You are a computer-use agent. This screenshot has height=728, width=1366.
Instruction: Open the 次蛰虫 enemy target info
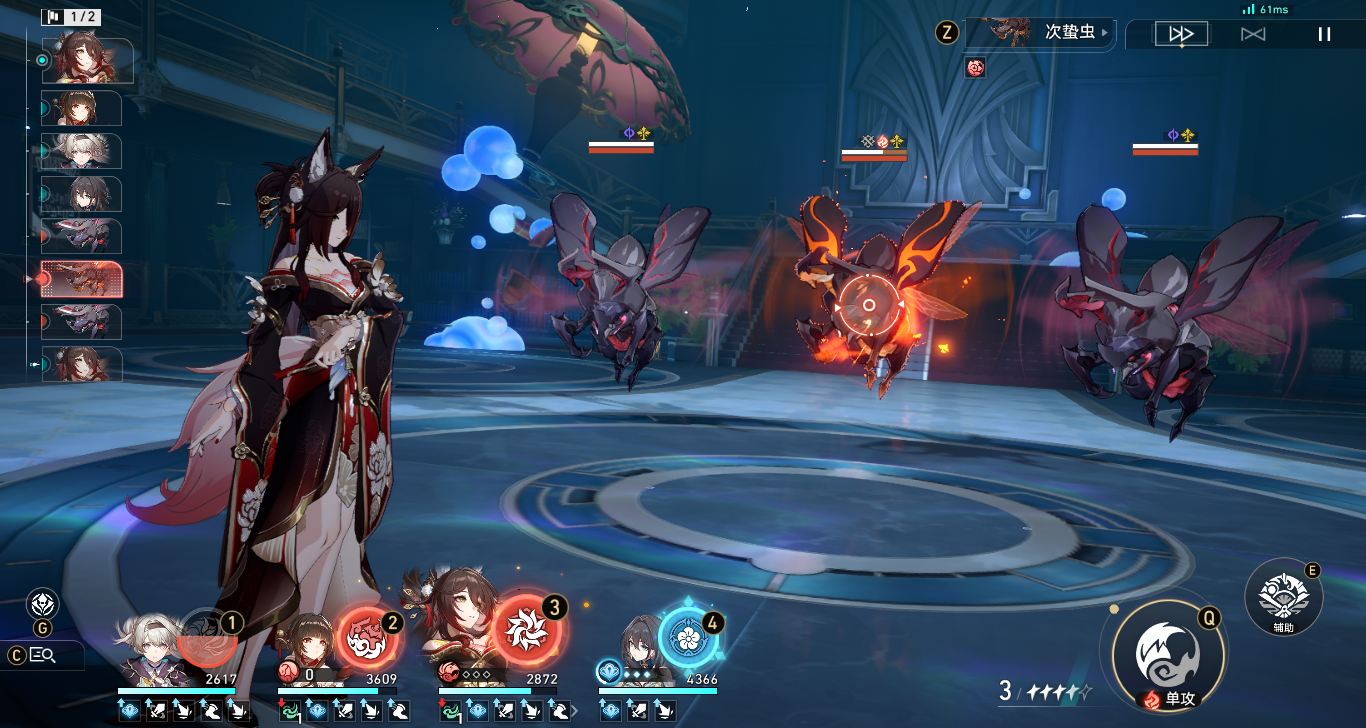pyautogui.click(x=1040, y=33)
